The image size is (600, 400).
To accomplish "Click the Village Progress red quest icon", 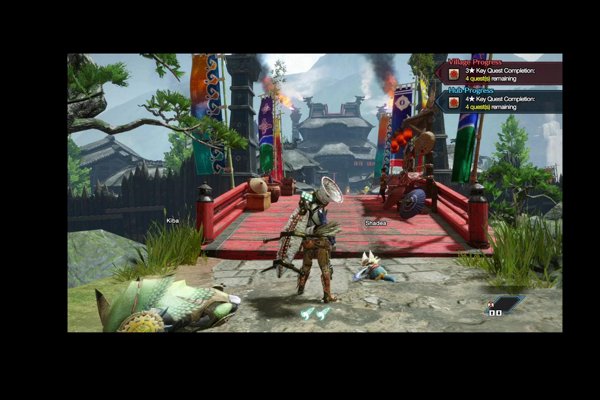I will 454,74.
